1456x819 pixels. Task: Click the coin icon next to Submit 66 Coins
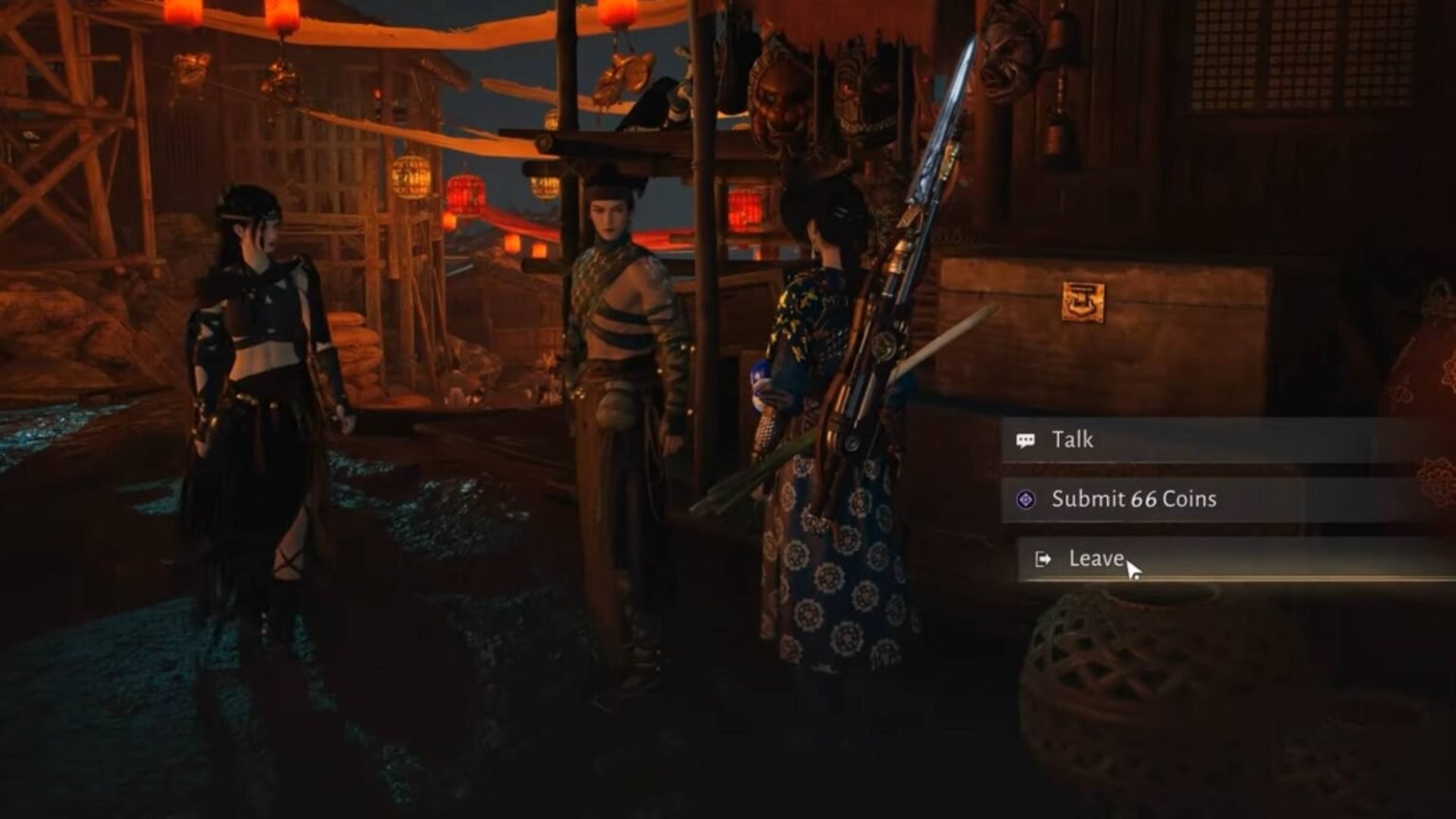1025,498
